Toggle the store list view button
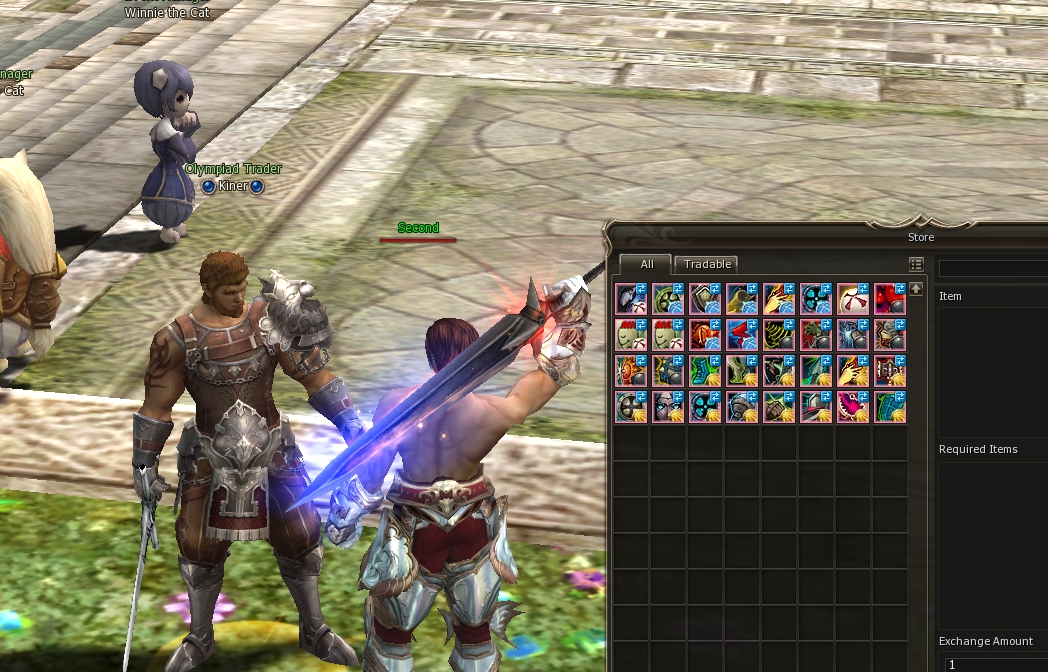1048x672 pixels. [916, 264]
